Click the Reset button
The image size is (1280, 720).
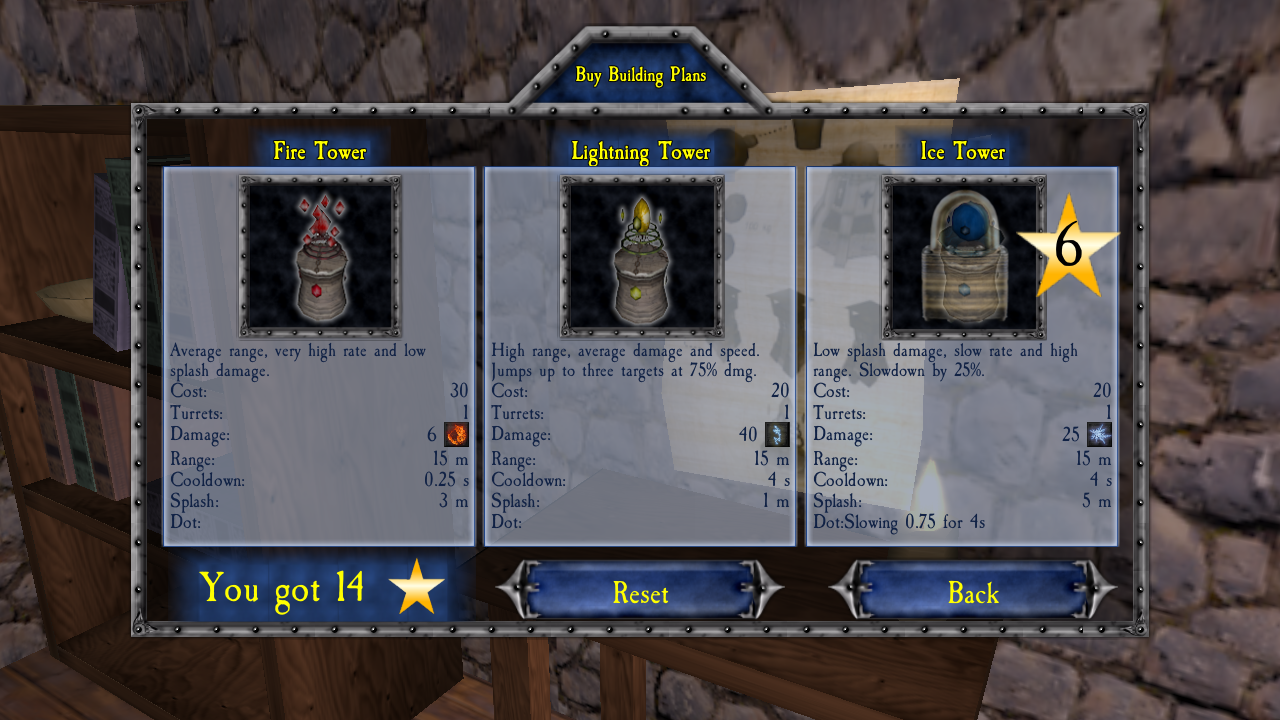click(640, 593)
